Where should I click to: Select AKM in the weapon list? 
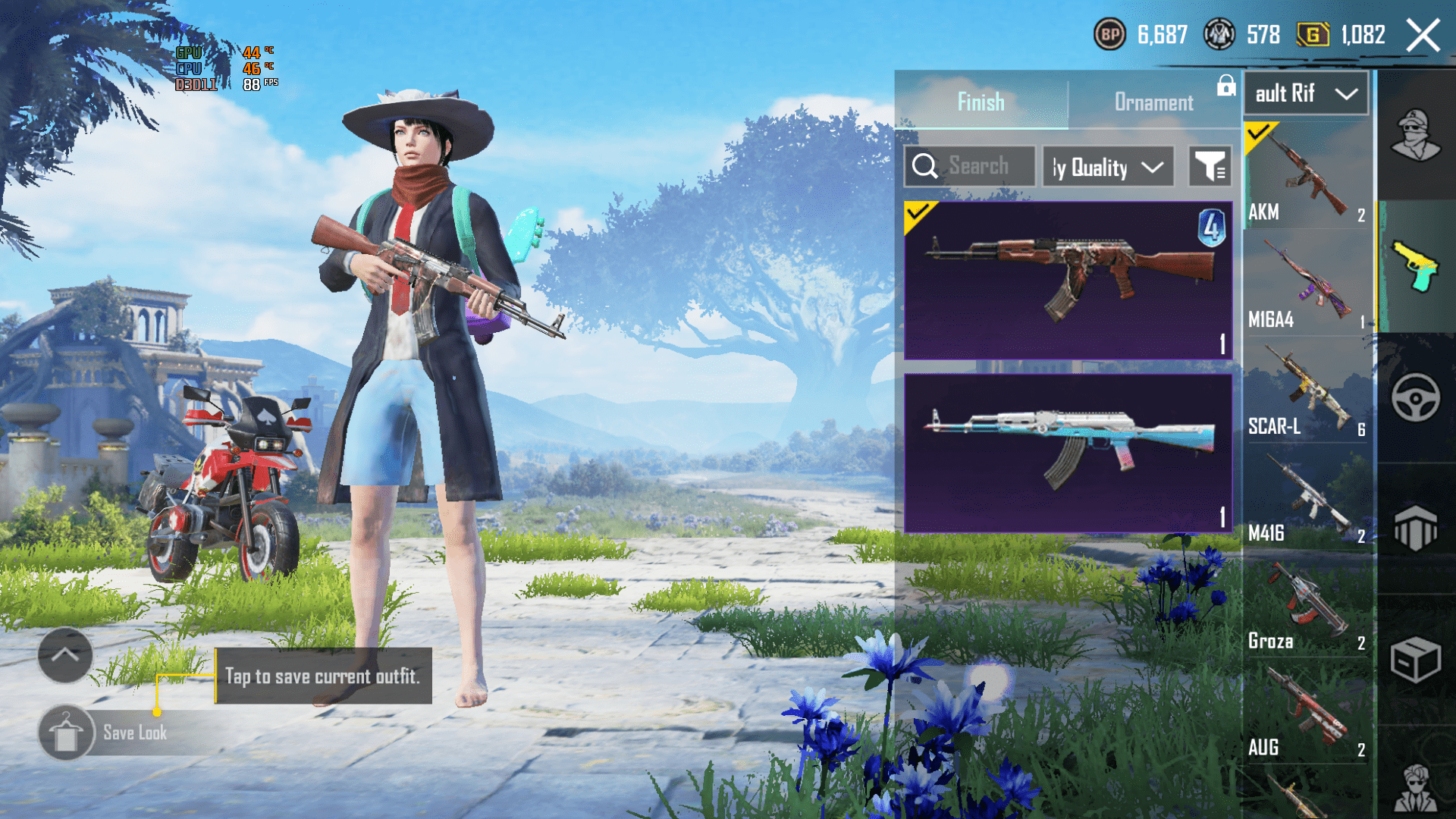tap(1306, 176)
